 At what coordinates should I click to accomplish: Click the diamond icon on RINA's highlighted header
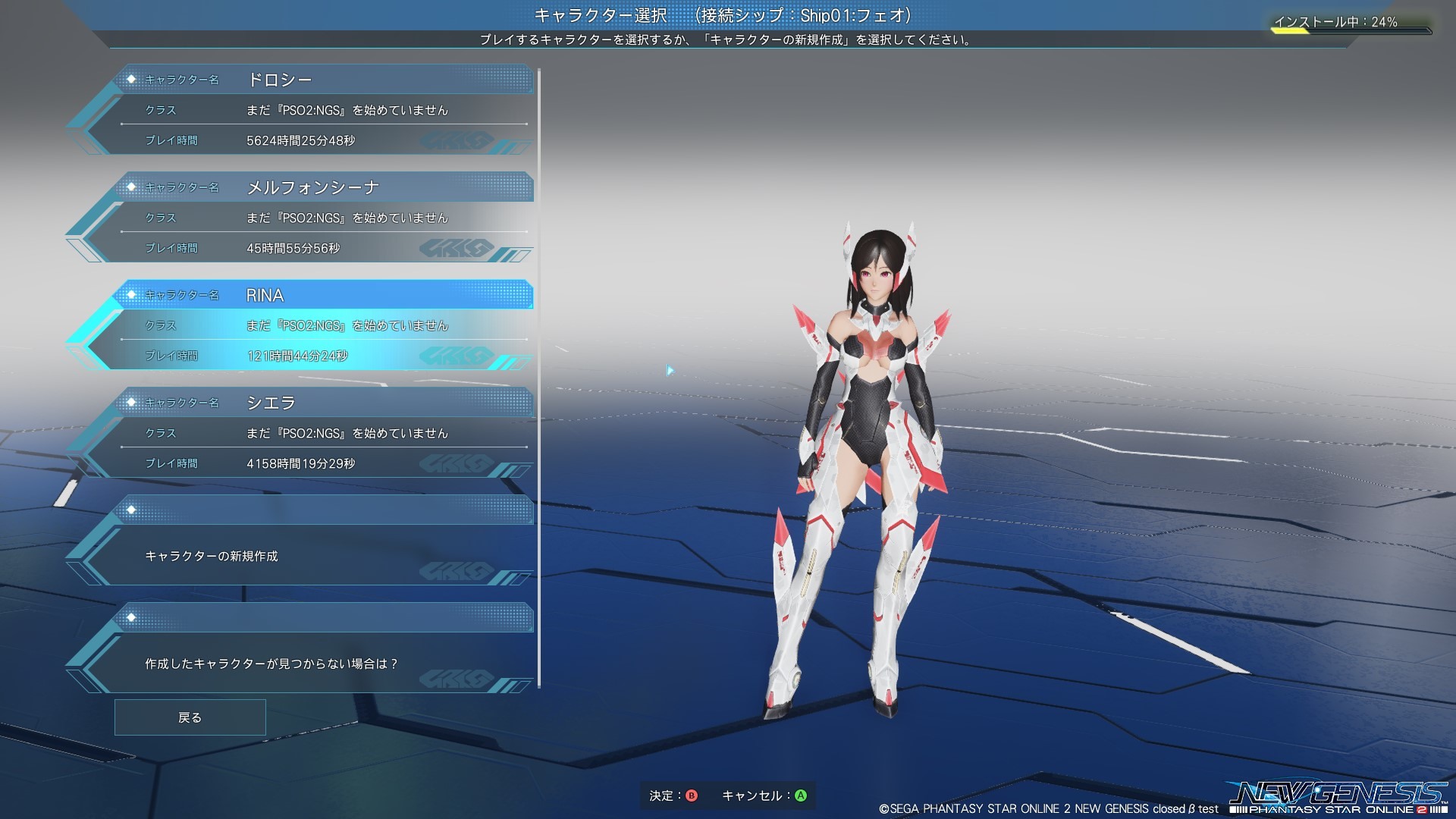coord(133,296)
